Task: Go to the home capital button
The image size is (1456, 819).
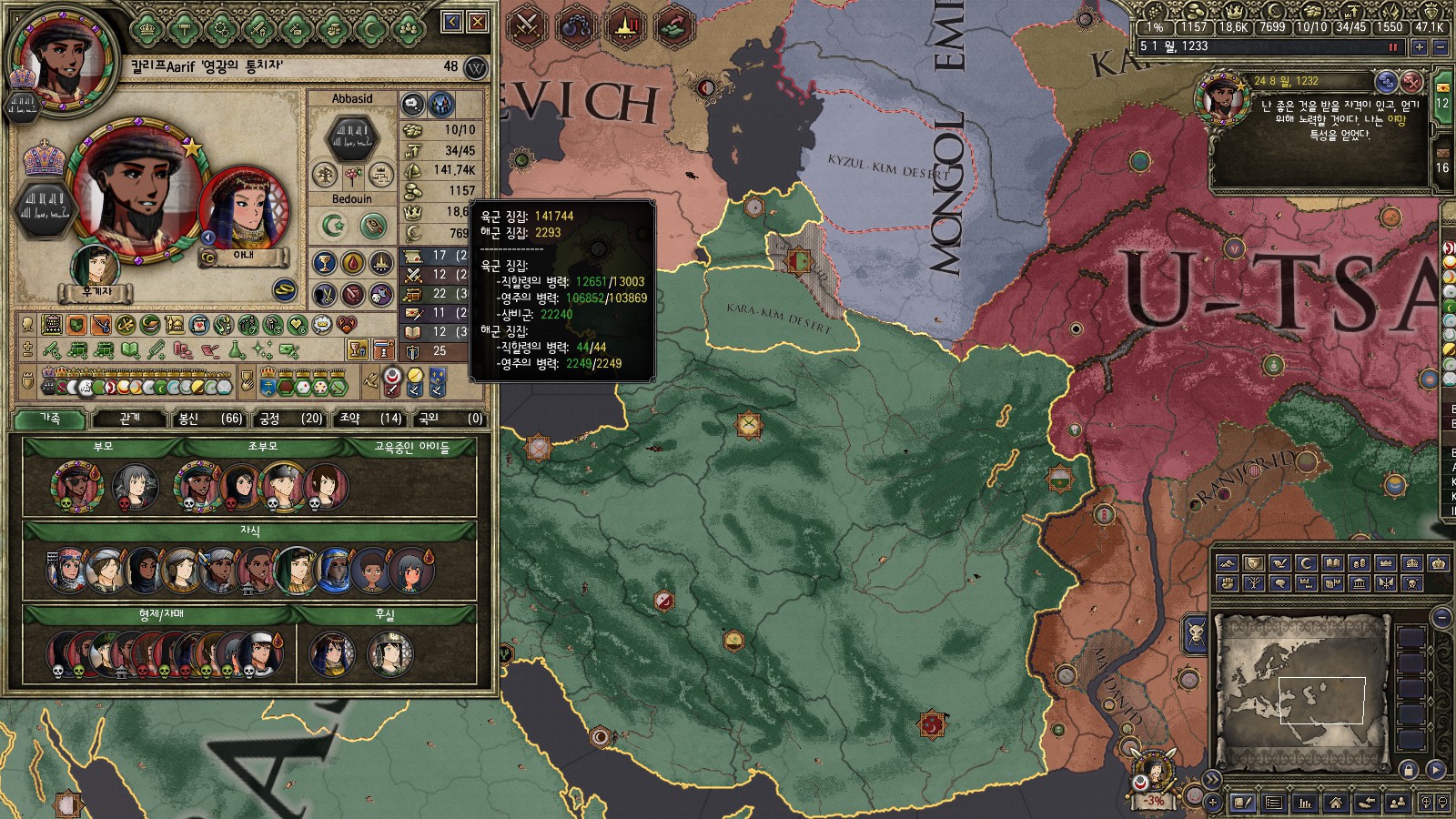Action: [1335, 803]
